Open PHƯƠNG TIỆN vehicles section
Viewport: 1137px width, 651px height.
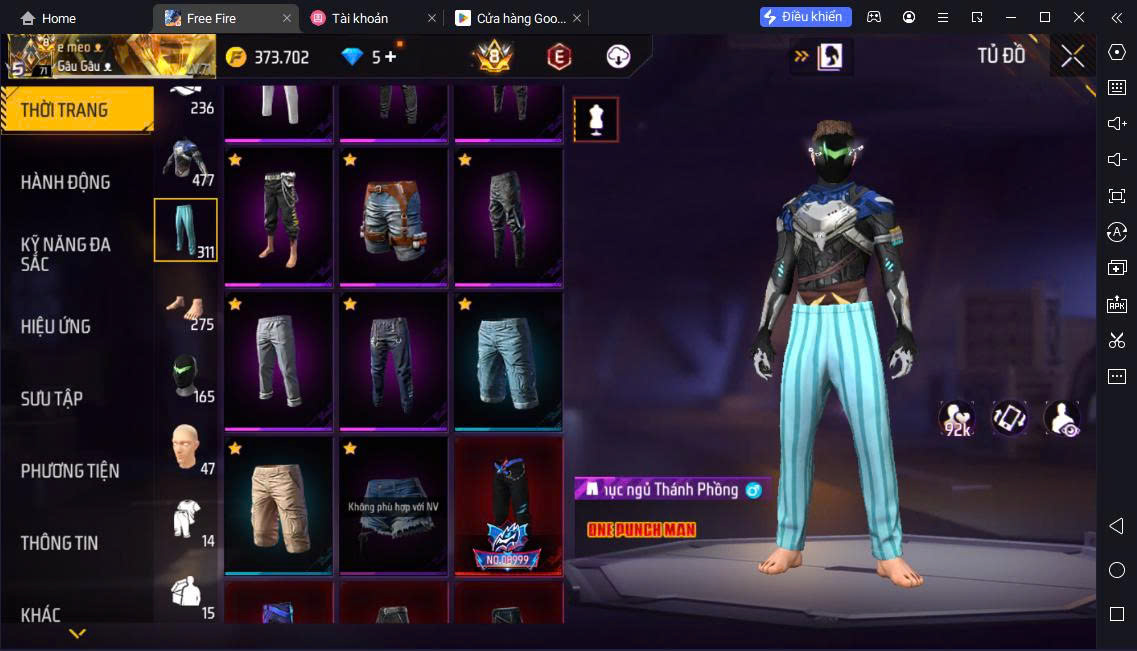70,471
